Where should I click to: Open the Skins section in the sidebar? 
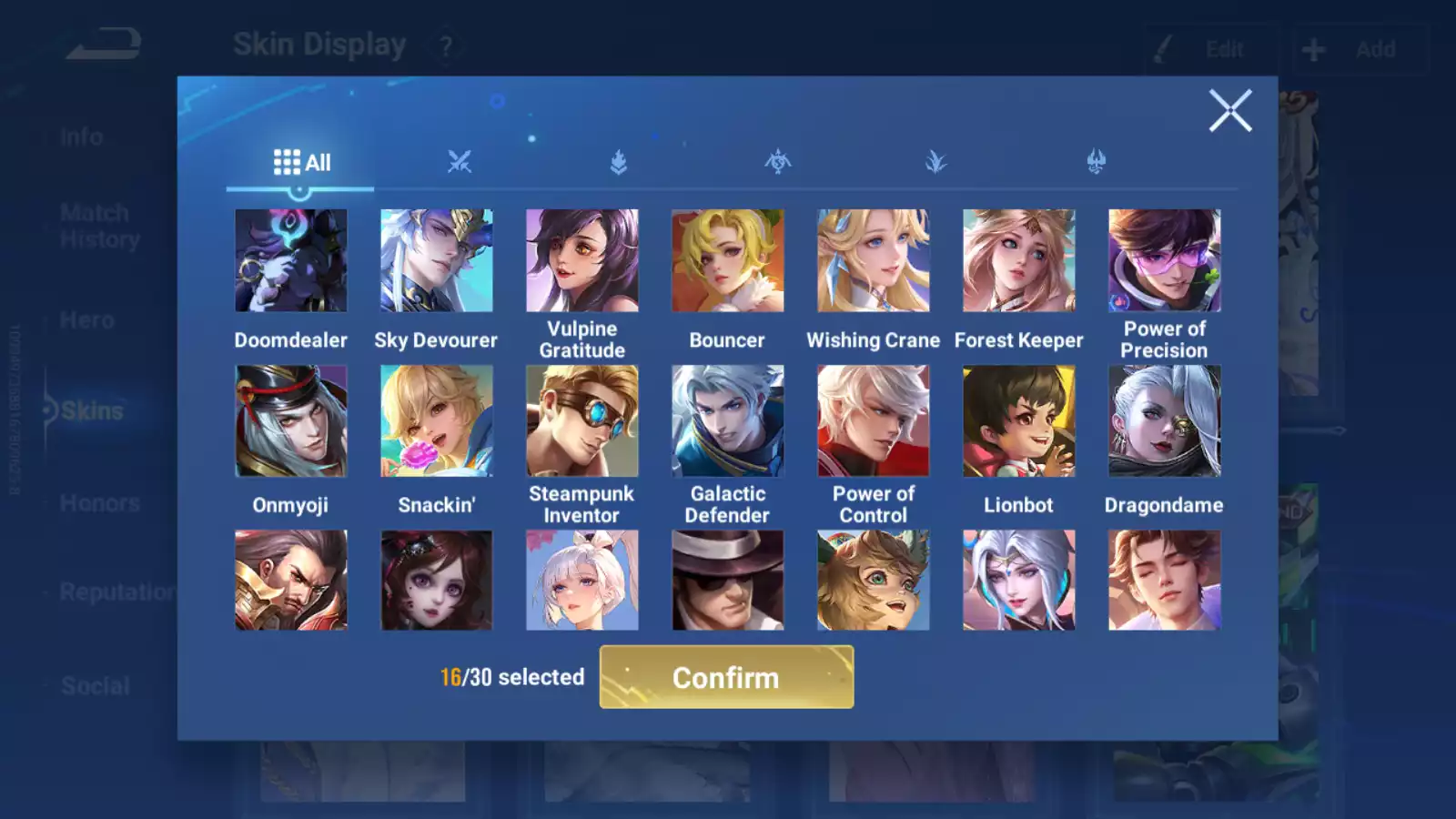tap(91, 410)
